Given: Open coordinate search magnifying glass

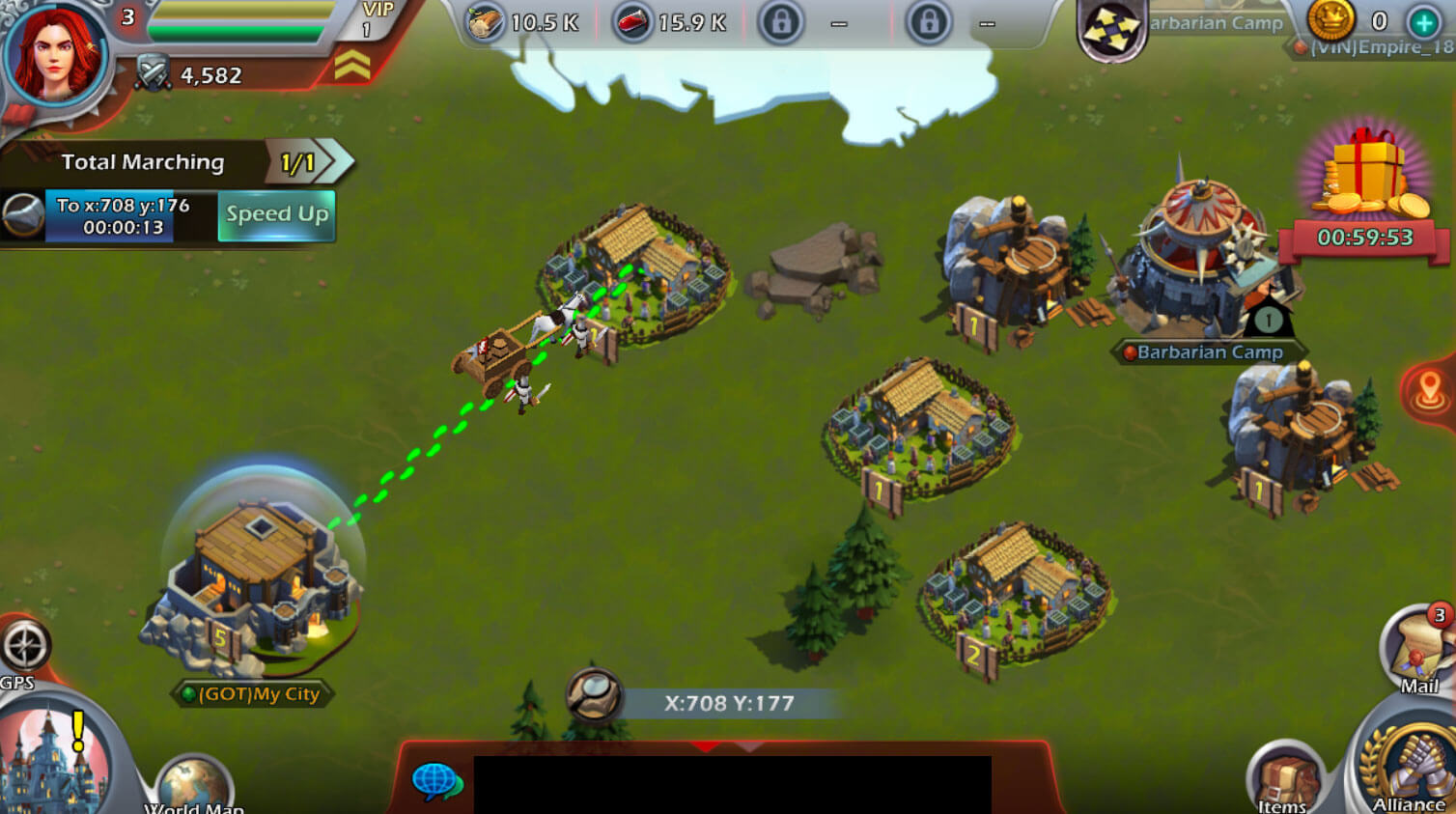Looking at the screenshot, I should coord(594,696).
